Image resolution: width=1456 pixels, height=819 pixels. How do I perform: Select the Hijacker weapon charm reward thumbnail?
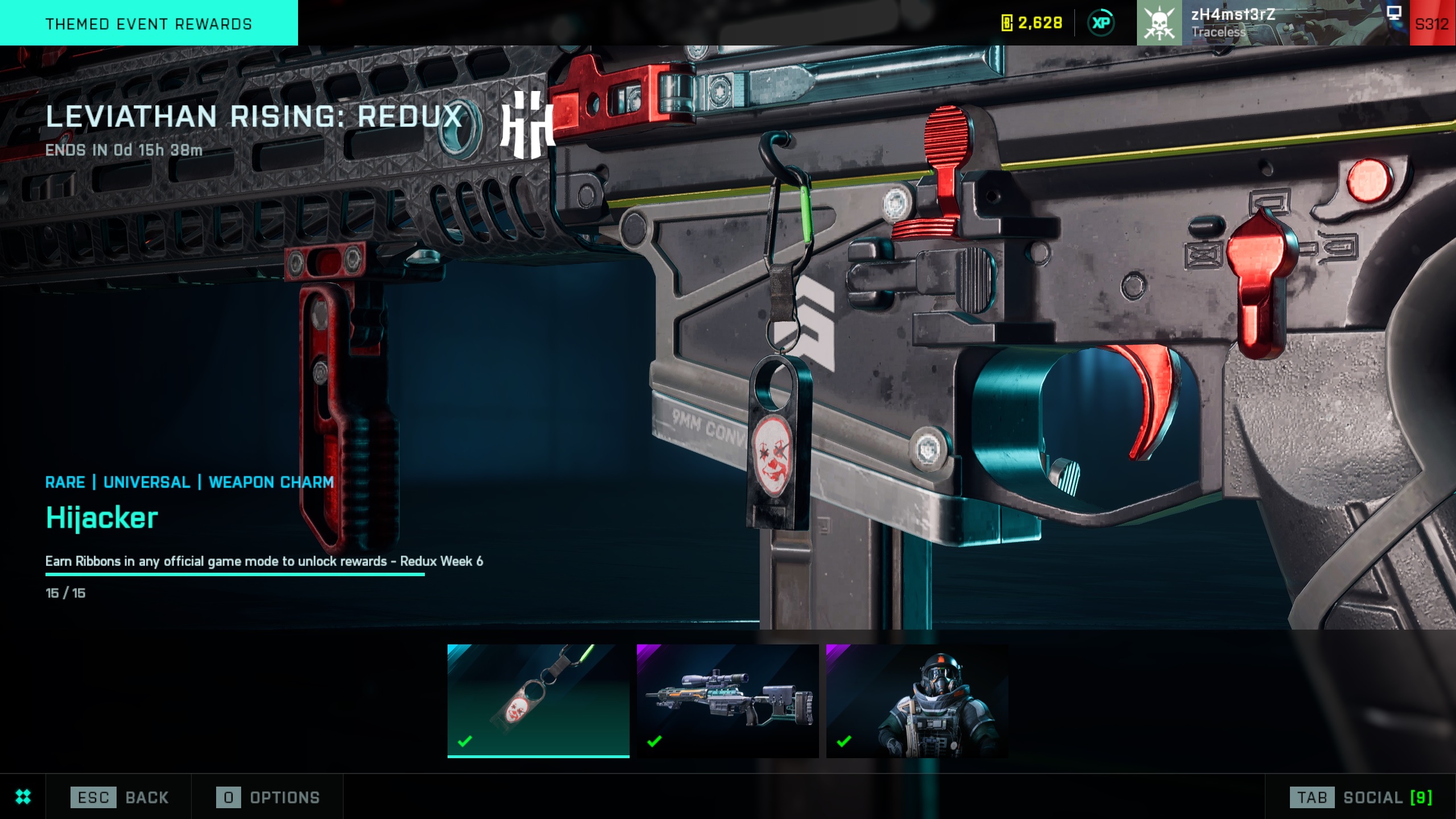point(538,700)
